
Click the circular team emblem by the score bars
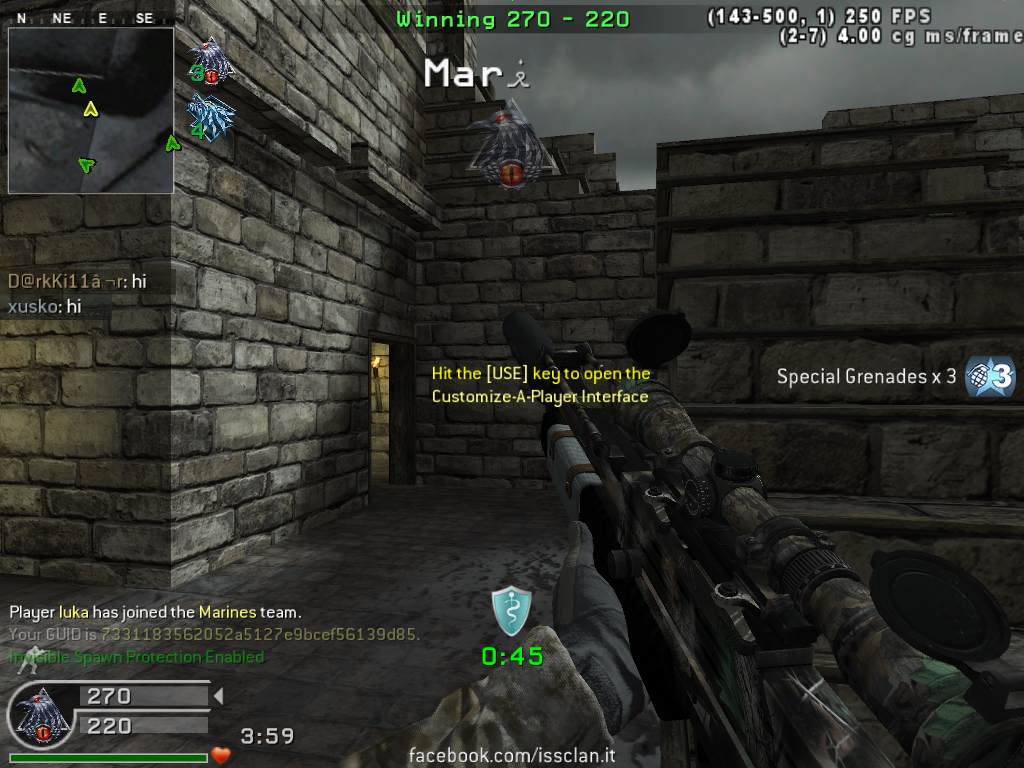(40, 716)
